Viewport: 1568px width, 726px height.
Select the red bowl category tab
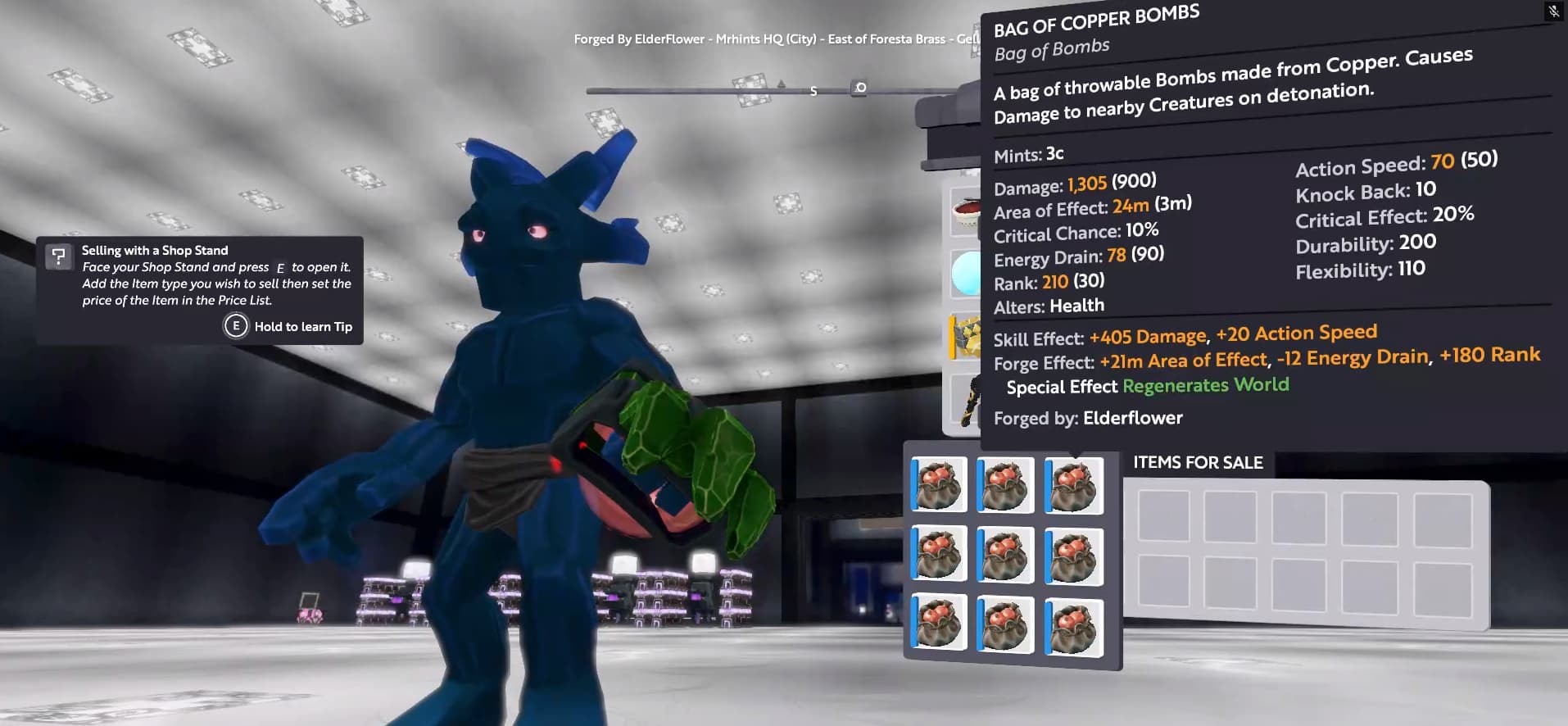coord(967,214)
